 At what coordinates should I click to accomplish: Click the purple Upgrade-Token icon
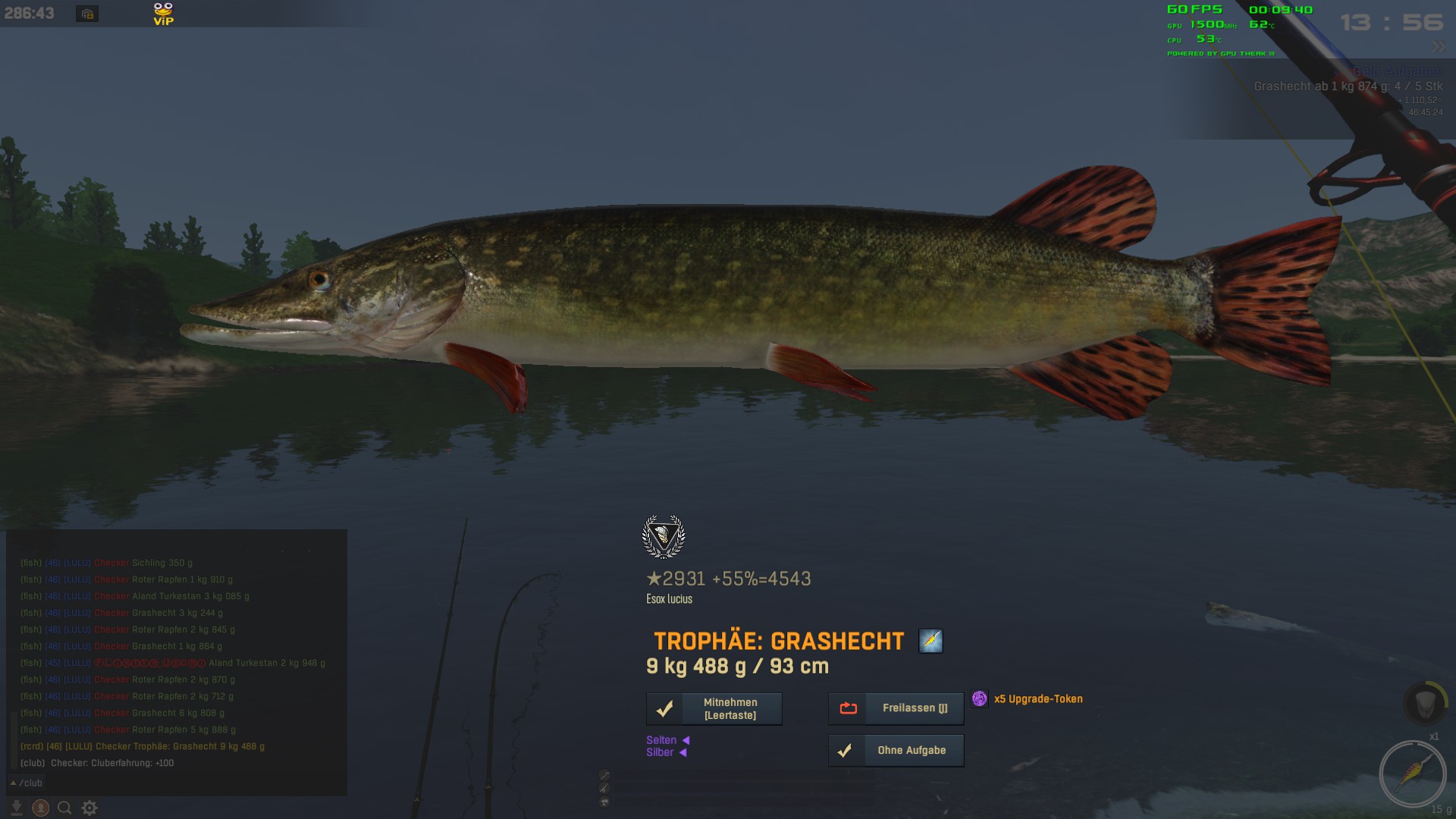coord(980,698)
